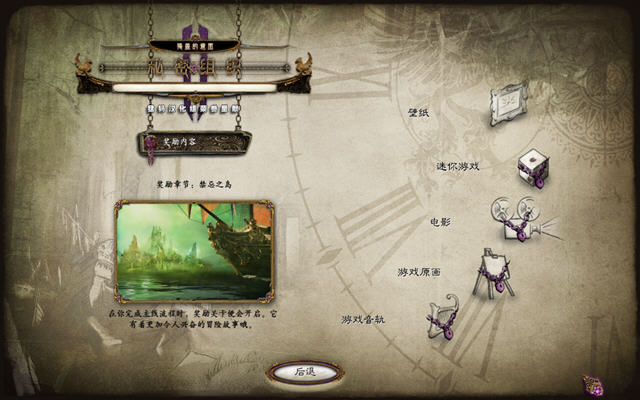View the 游戏原画 concept art

(x=491, y=271)
